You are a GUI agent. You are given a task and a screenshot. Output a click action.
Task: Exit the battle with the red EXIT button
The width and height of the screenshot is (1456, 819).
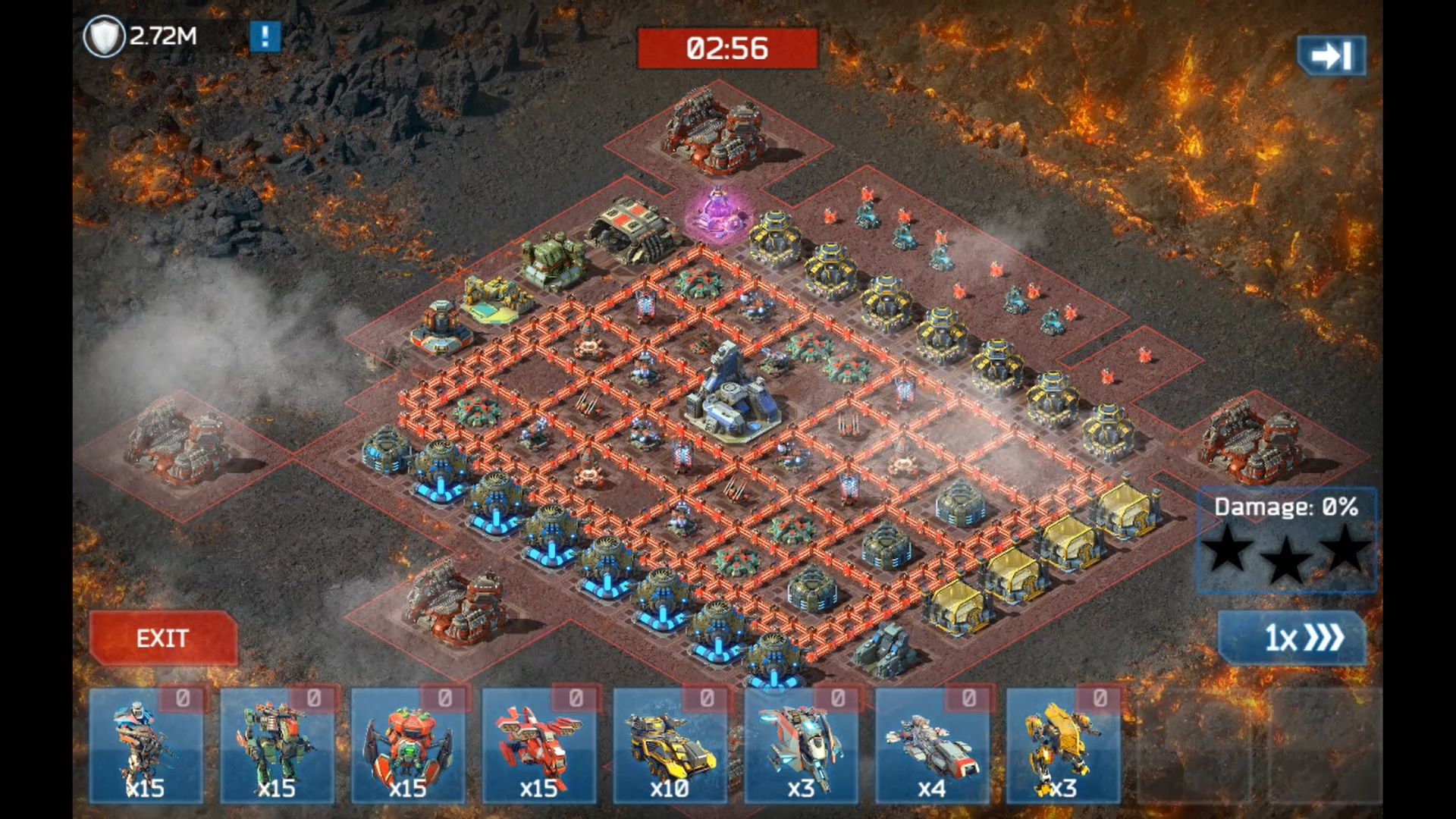pos(162,638)
